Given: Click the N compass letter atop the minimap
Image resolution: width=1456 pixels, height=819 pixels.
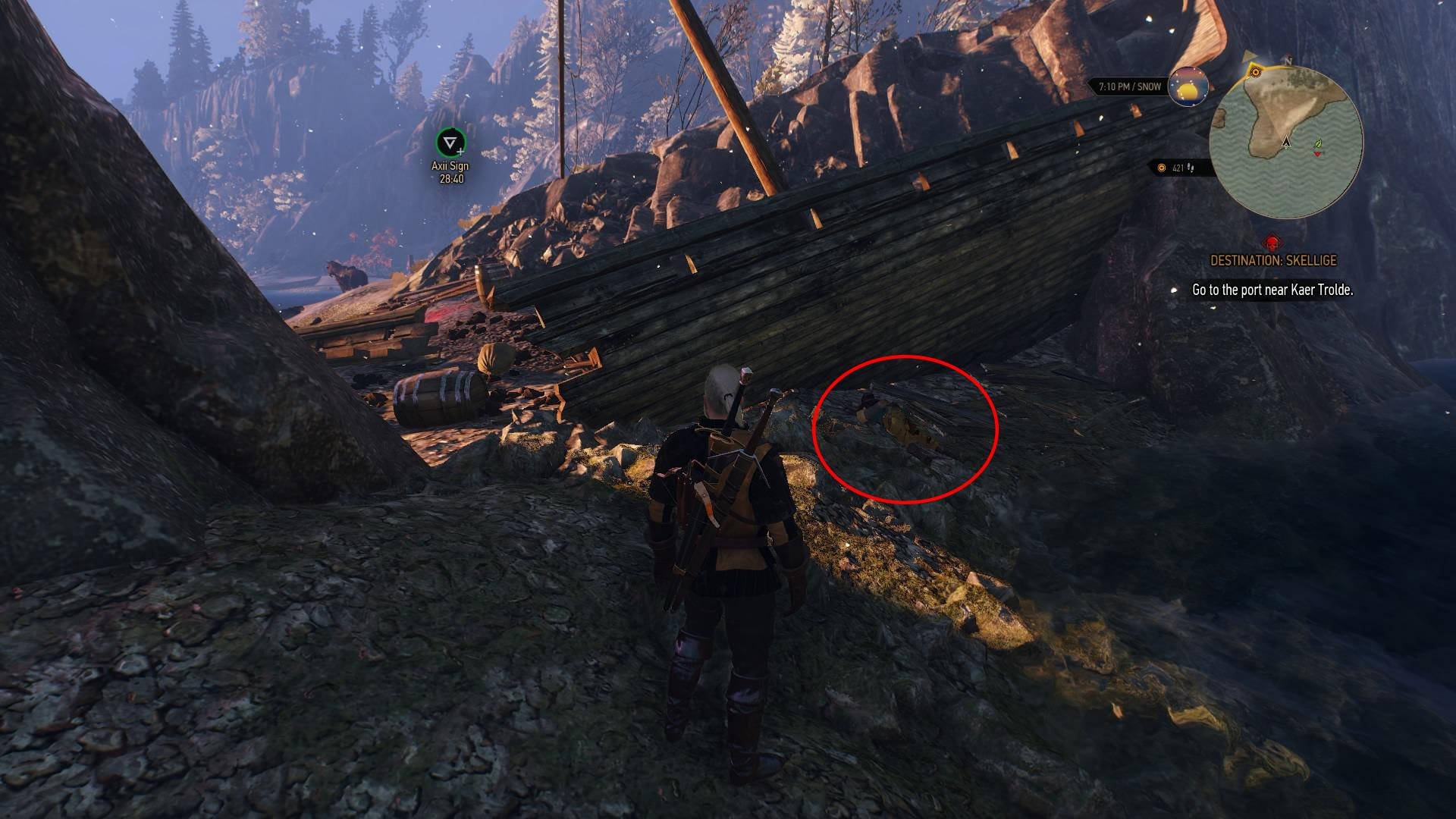Looking at the screenshot, I should coord(1288,61).
